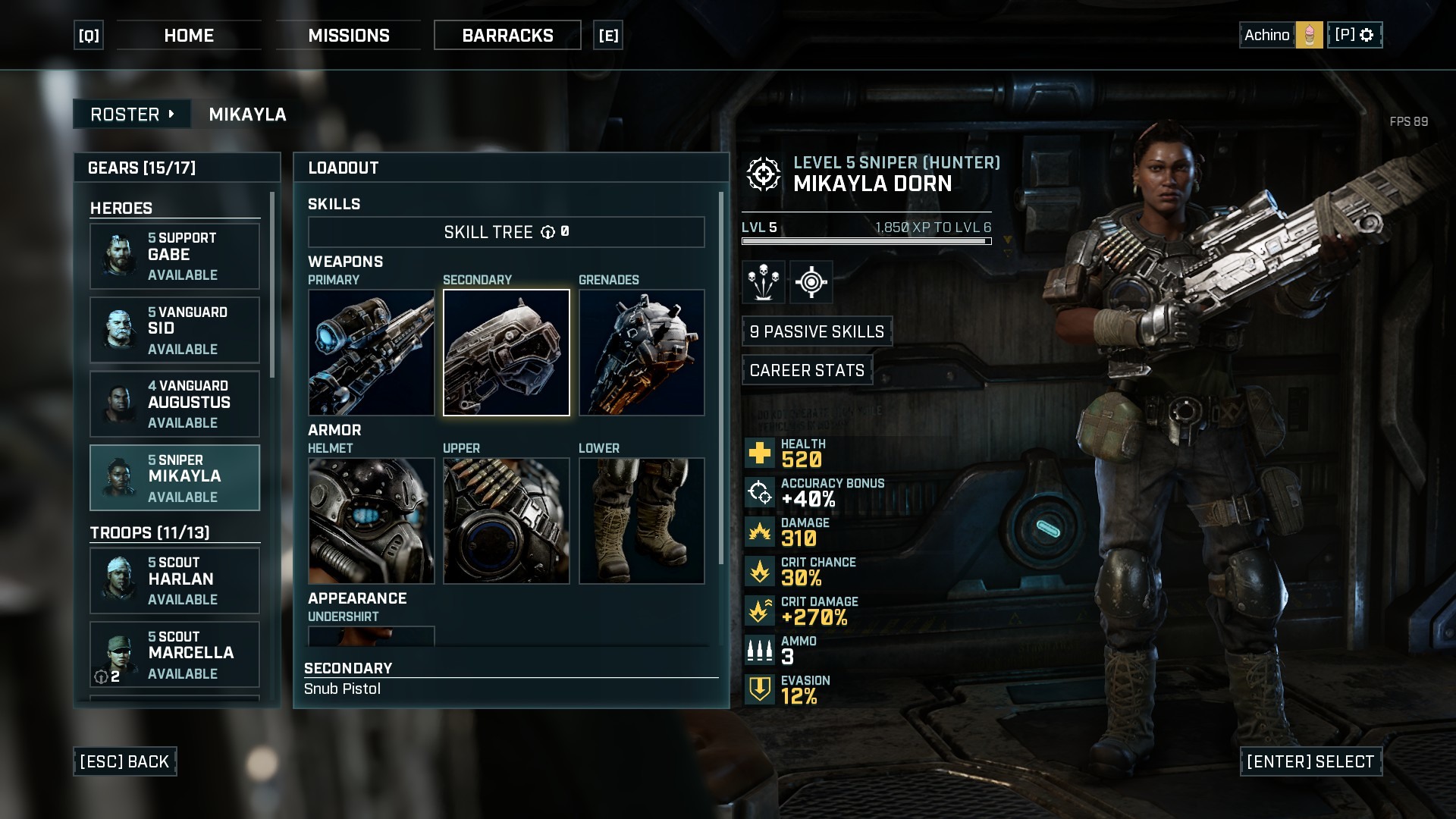Viewport: 1456px width, 819px height.
Task: Choose scout Harlan from troops
Action: click(175, 580)
